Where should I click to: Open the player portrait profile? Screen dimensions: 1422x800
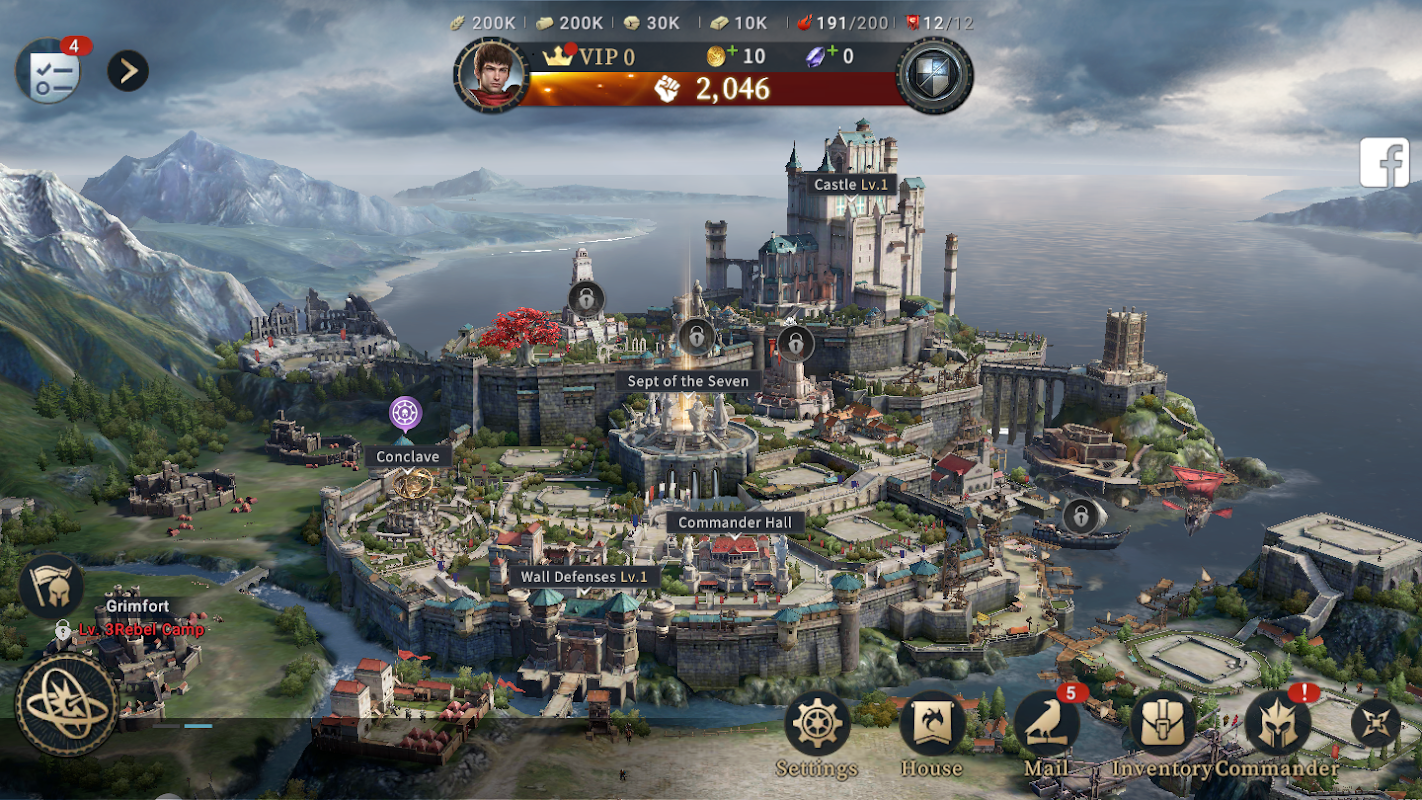[x=491, y=74]
